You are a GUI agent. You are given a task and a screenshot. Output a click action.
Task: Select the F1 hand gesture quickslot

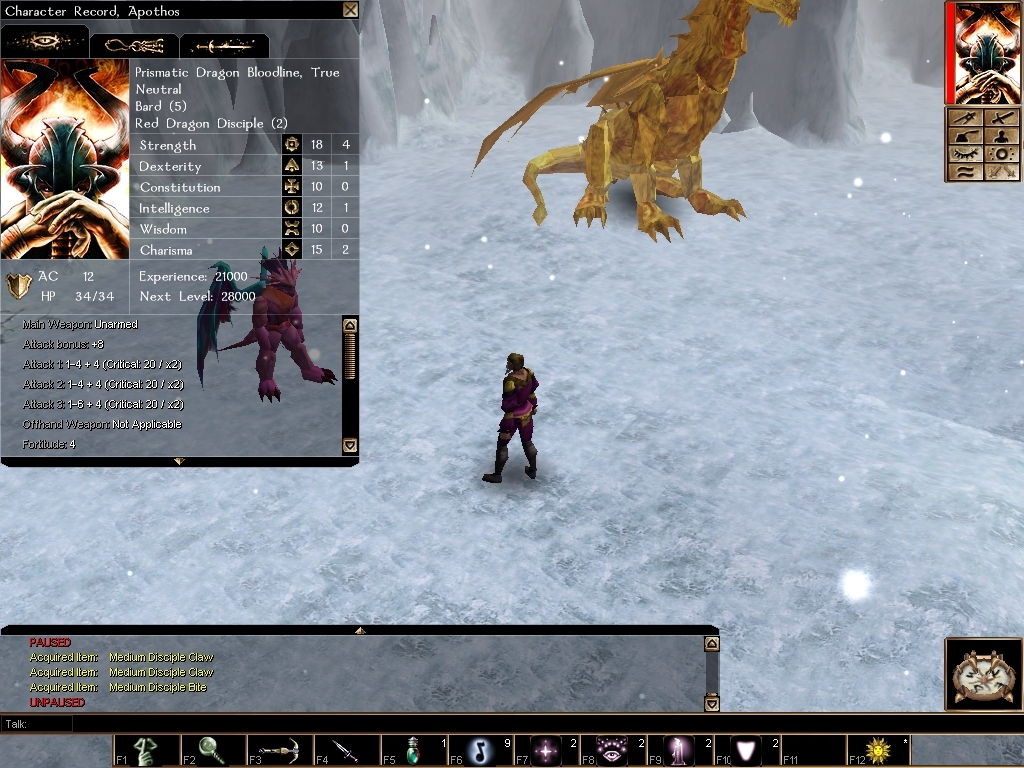pyautogui.click(x=146, y=750)
